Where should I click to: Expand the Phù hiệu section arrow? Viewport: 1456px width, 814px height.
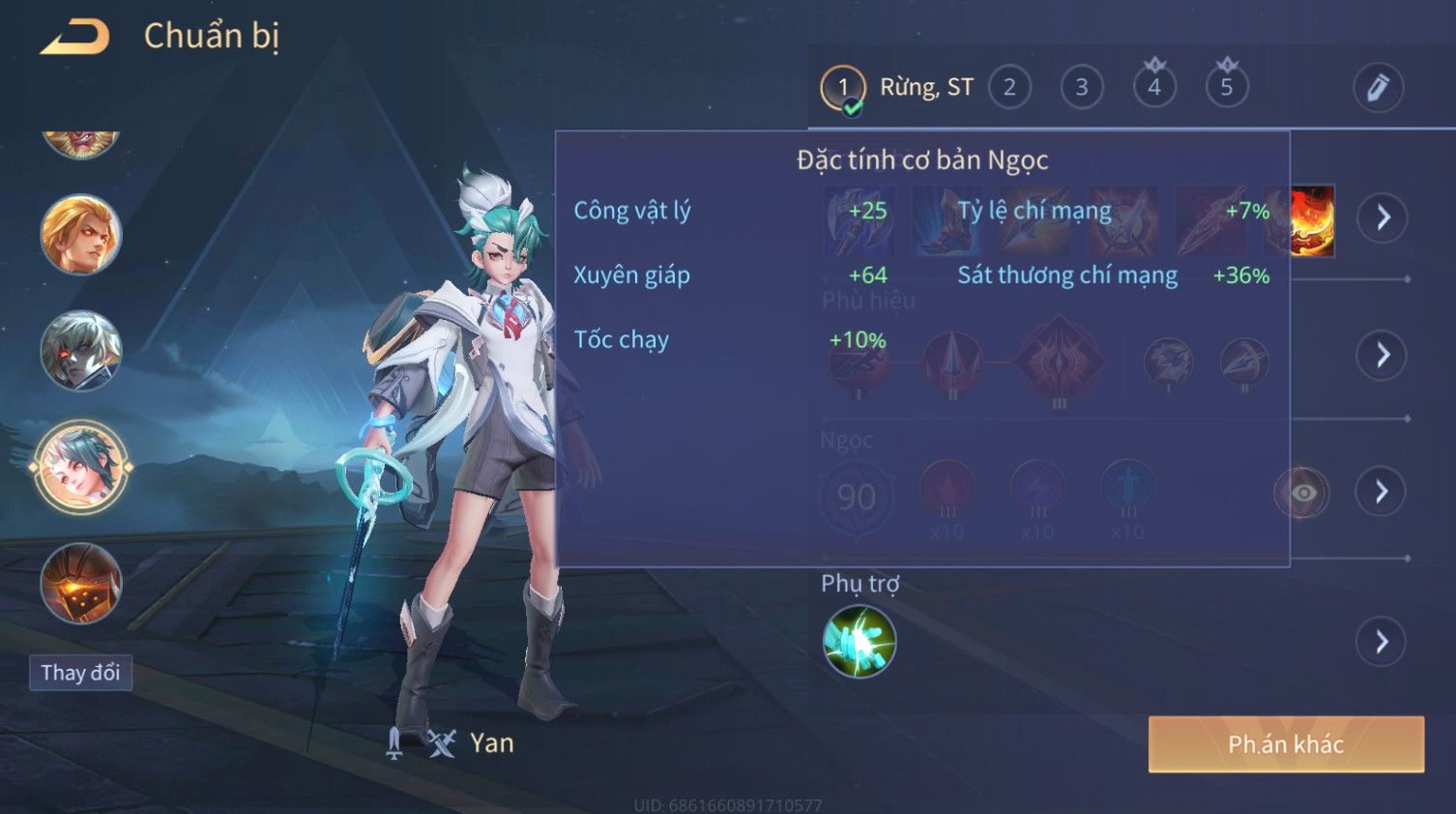(1383, 356)
